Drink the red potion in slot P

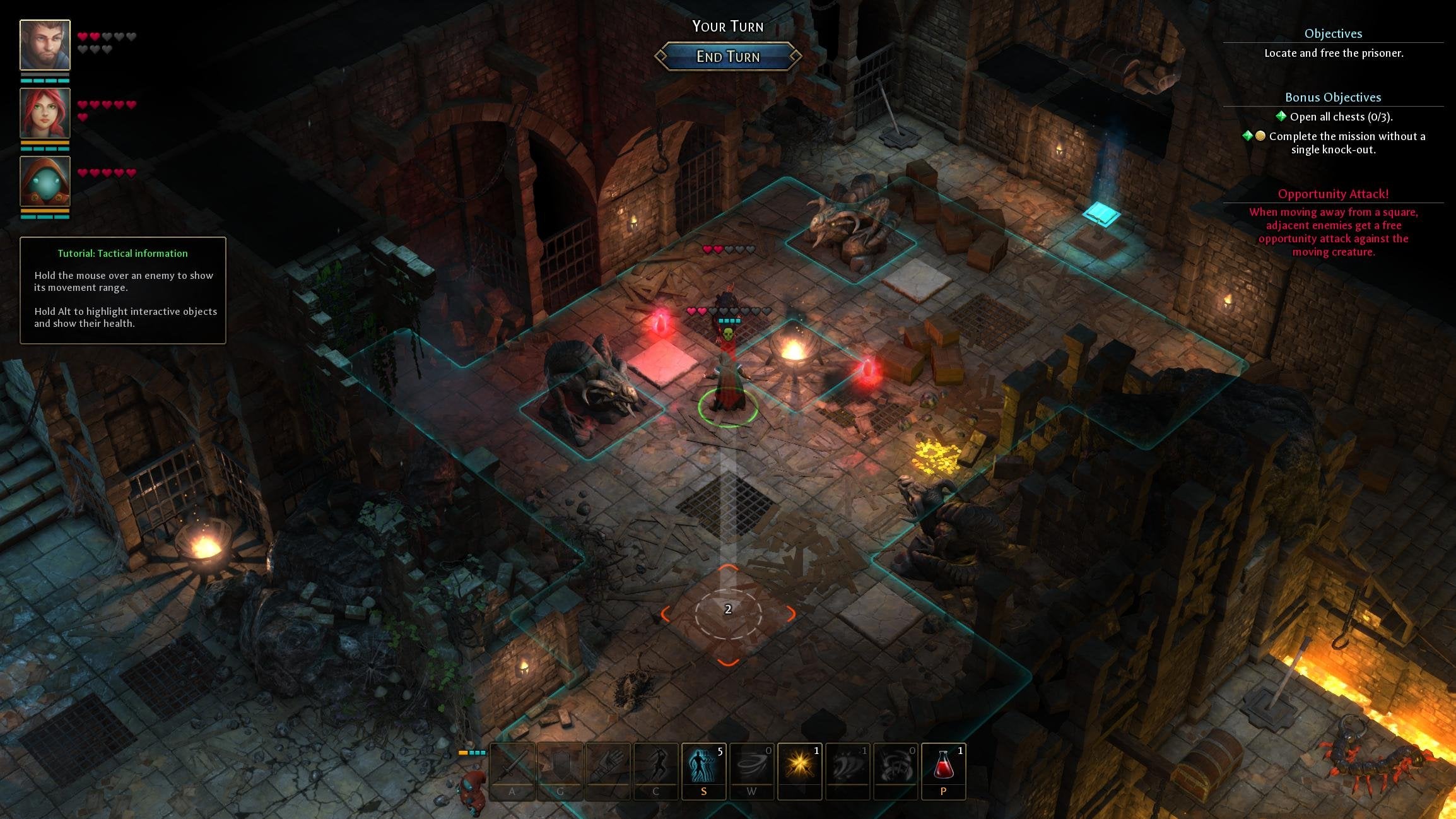[x=944, y=772]
